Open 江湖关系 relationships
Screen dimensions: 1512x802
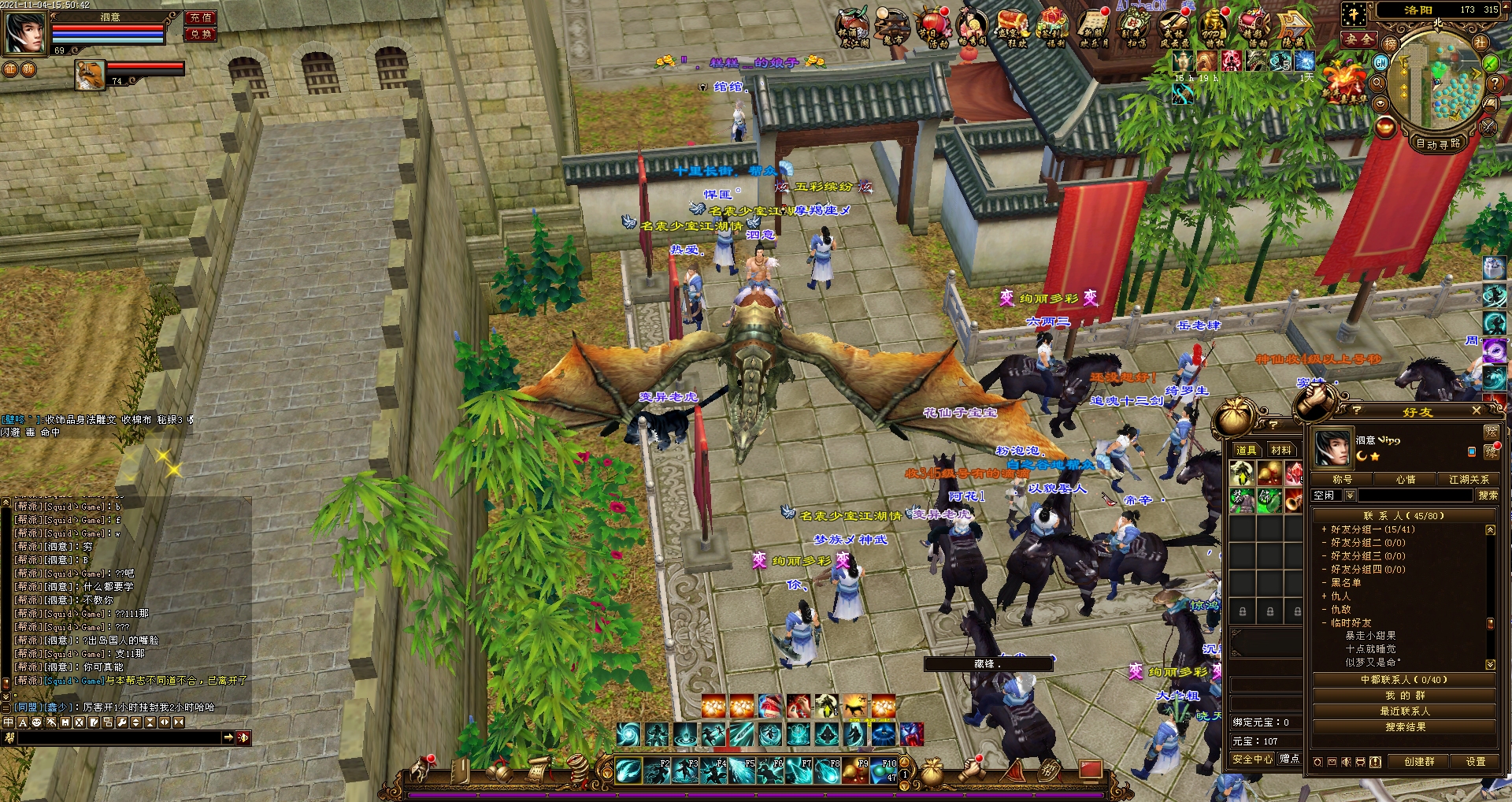[x=1469, y=479]
